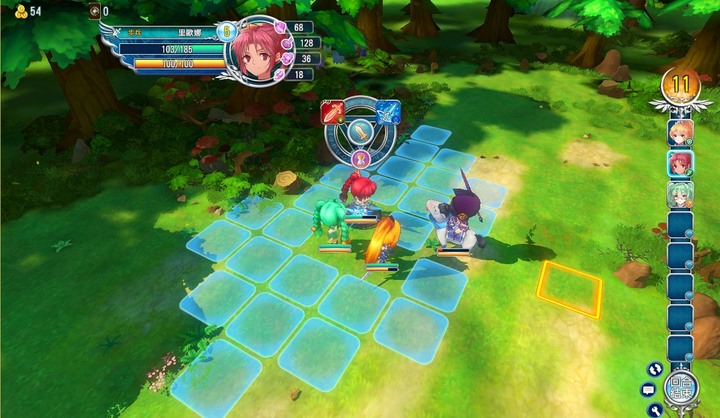
Task: Click the end-turn button with Chinese characters
Action: [x=680, y=389]
